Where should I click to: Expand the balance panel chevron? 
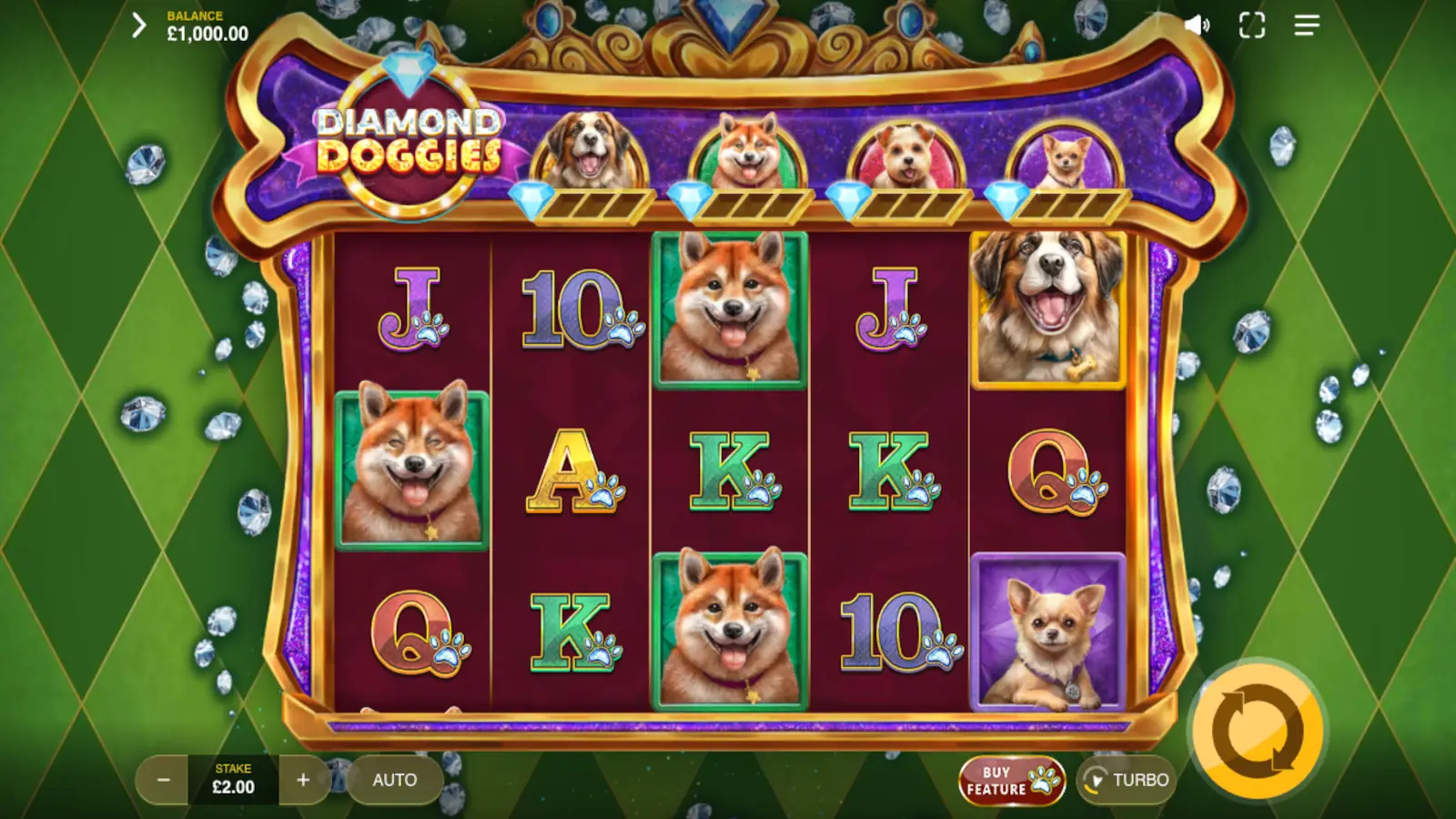[x=138, y=25]
